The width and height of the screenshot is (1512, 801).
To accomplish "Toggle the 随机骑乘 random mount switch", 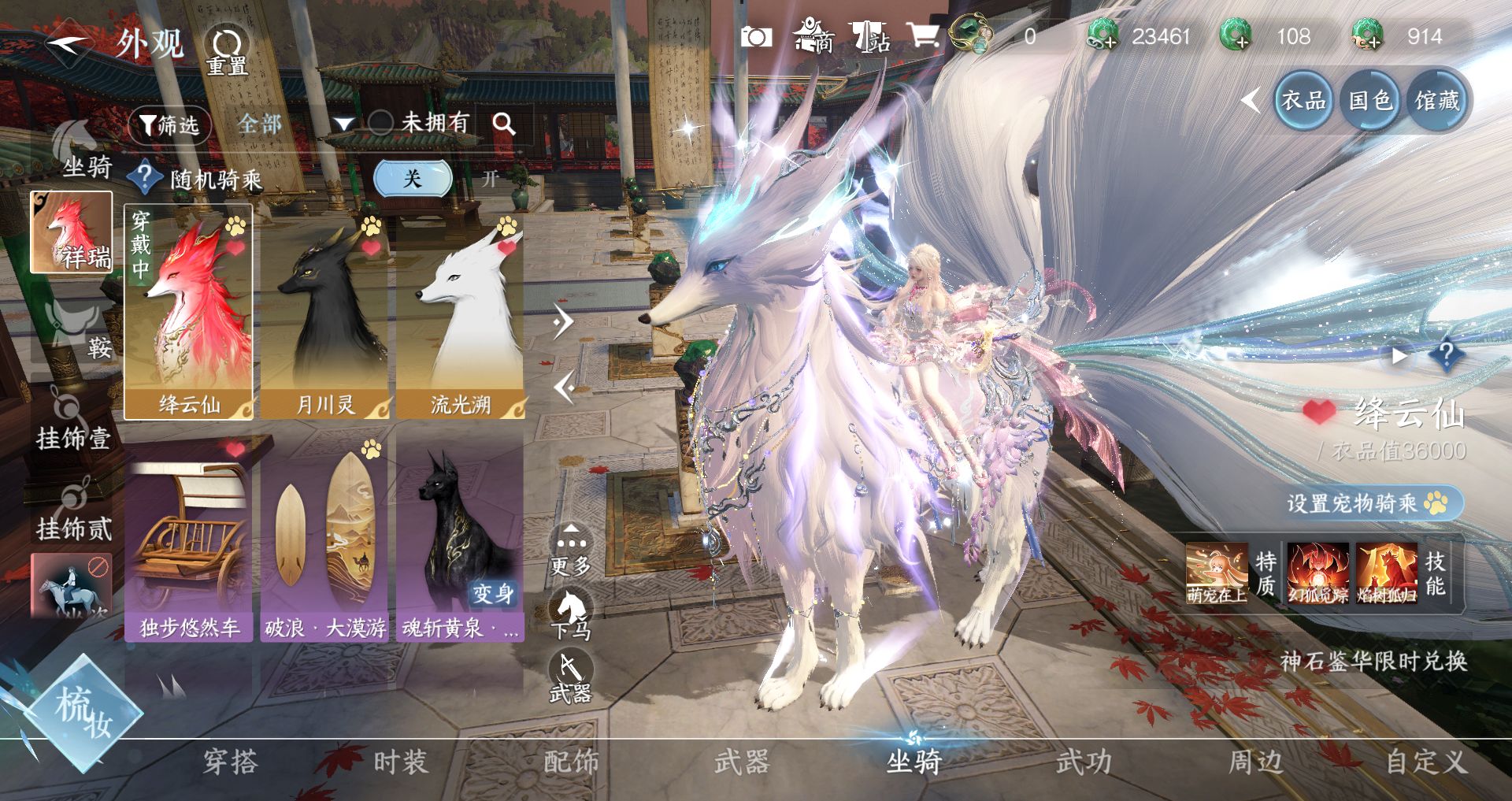I will coord(412,179).
